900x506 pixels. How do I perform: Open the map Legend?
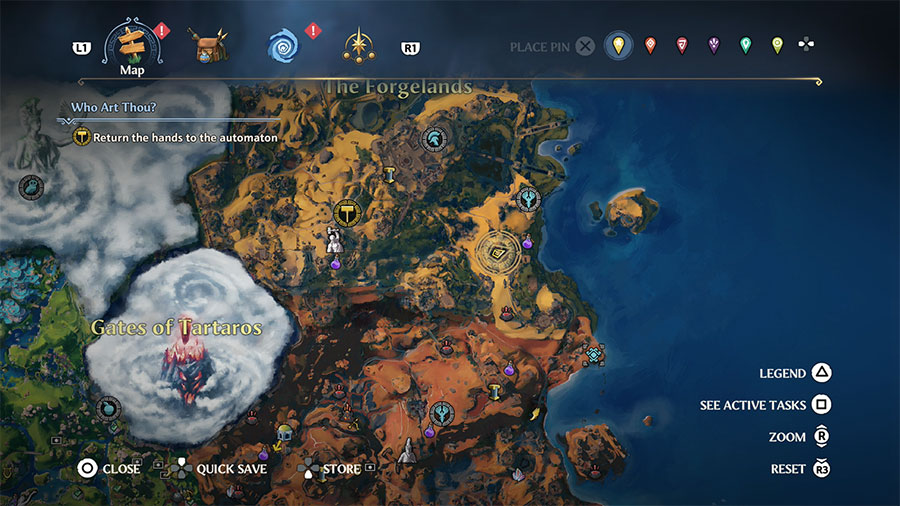pyautogui.click(x=821, y=373)
